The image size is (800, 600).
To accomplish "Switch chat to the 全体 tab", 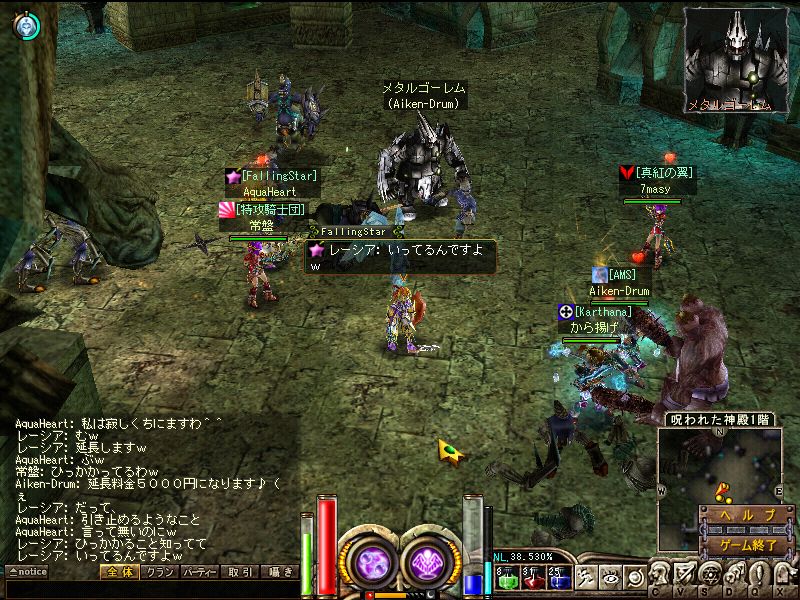I will (118, 572).
